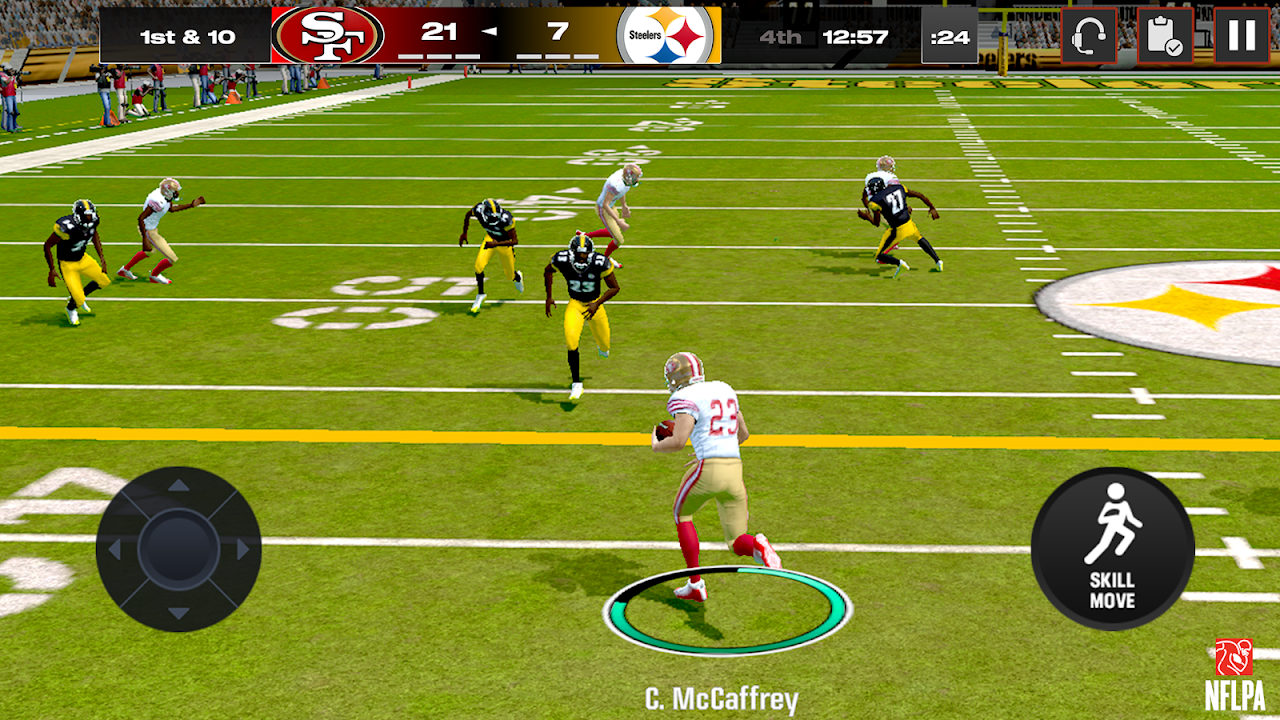
Task: Tap the joystick's down arrow
Action: click(178, 612)
